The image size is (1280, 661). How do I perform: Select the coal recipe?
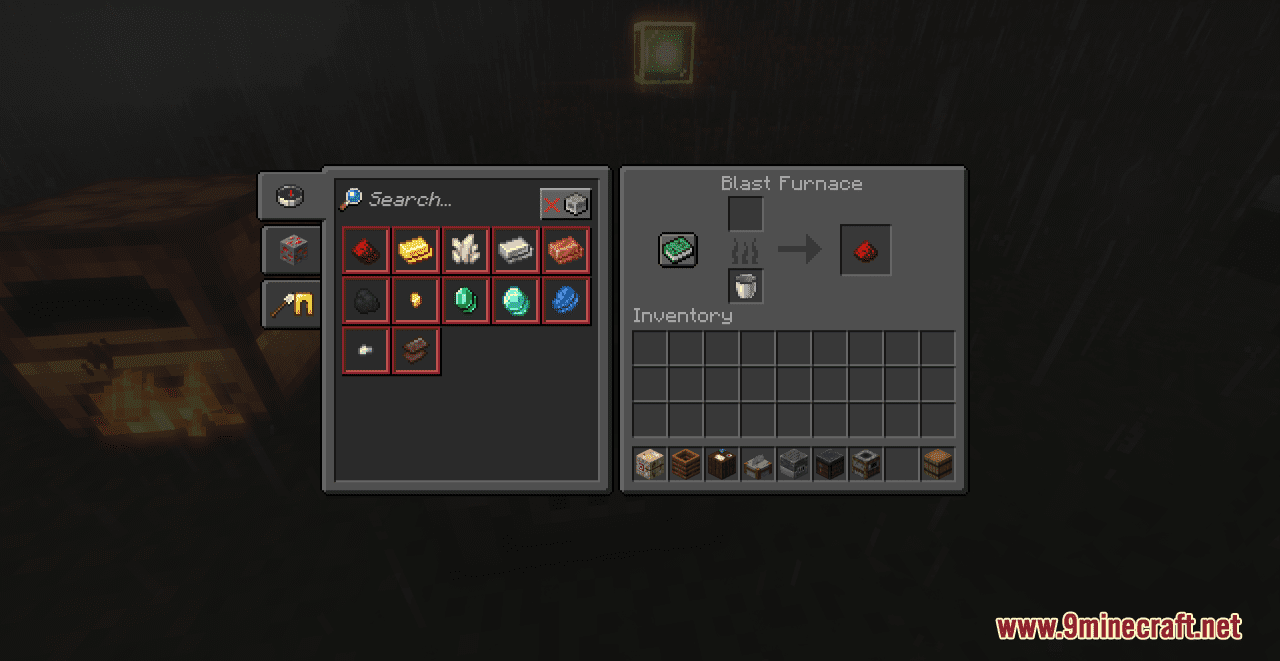366,301
